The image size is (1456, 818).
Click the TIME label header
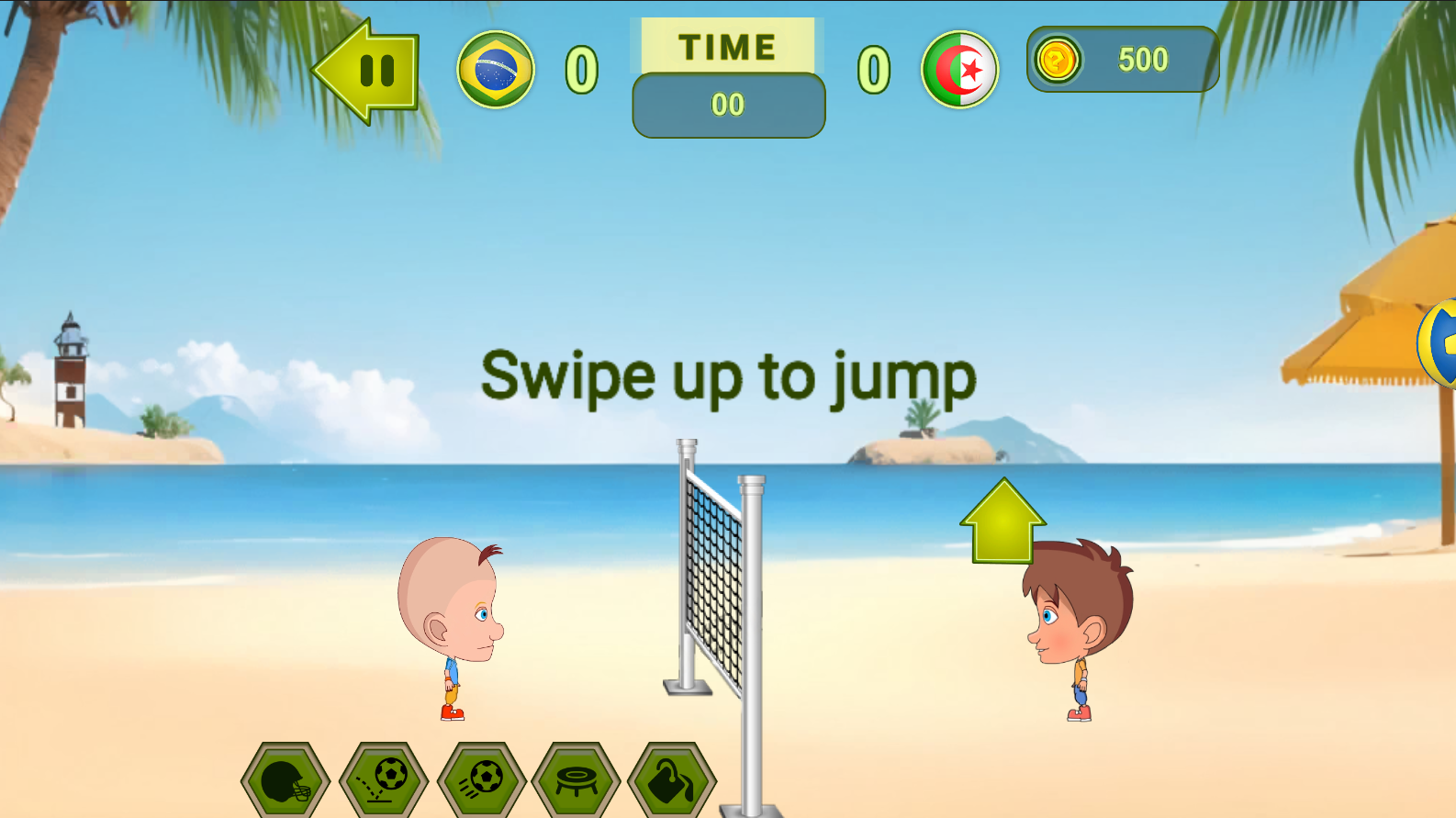(725, 46)
